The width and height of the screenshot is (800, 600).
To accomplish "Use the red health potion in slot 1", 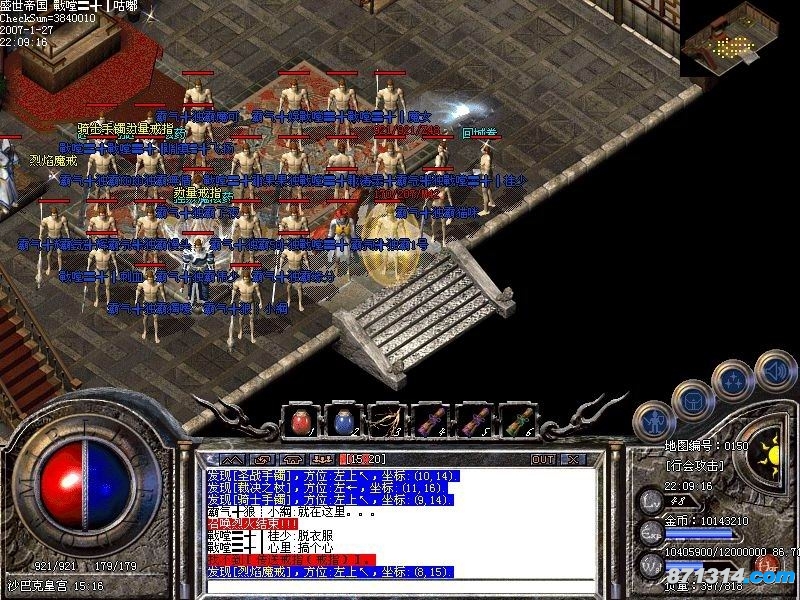I will pos(299,421).
